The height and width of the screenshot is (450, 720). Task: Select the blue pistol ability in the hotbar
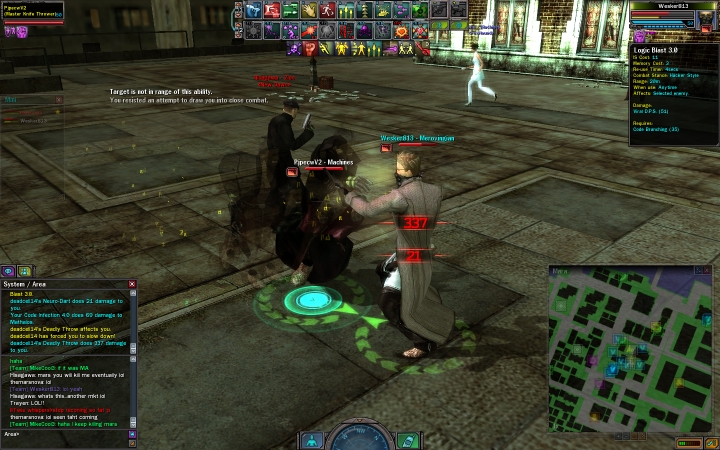click(254, 10)
